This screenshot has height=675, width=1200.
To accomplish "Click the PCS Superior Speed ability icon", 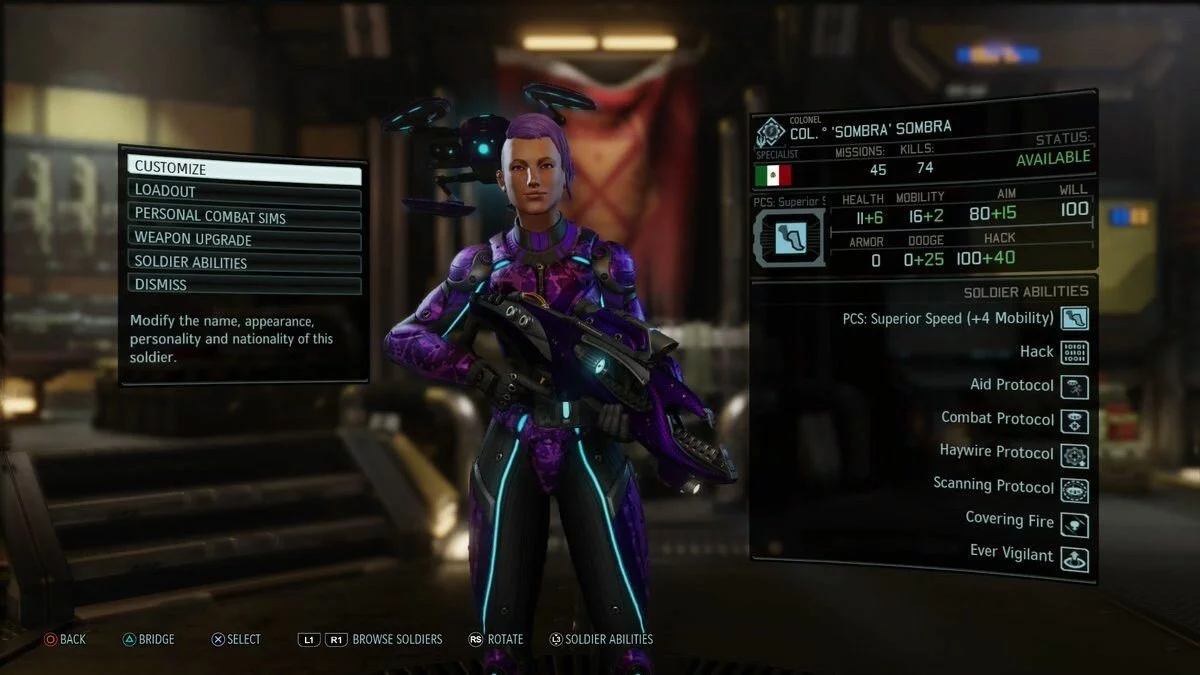I will pyautogui.click(x=1074, y=319).
